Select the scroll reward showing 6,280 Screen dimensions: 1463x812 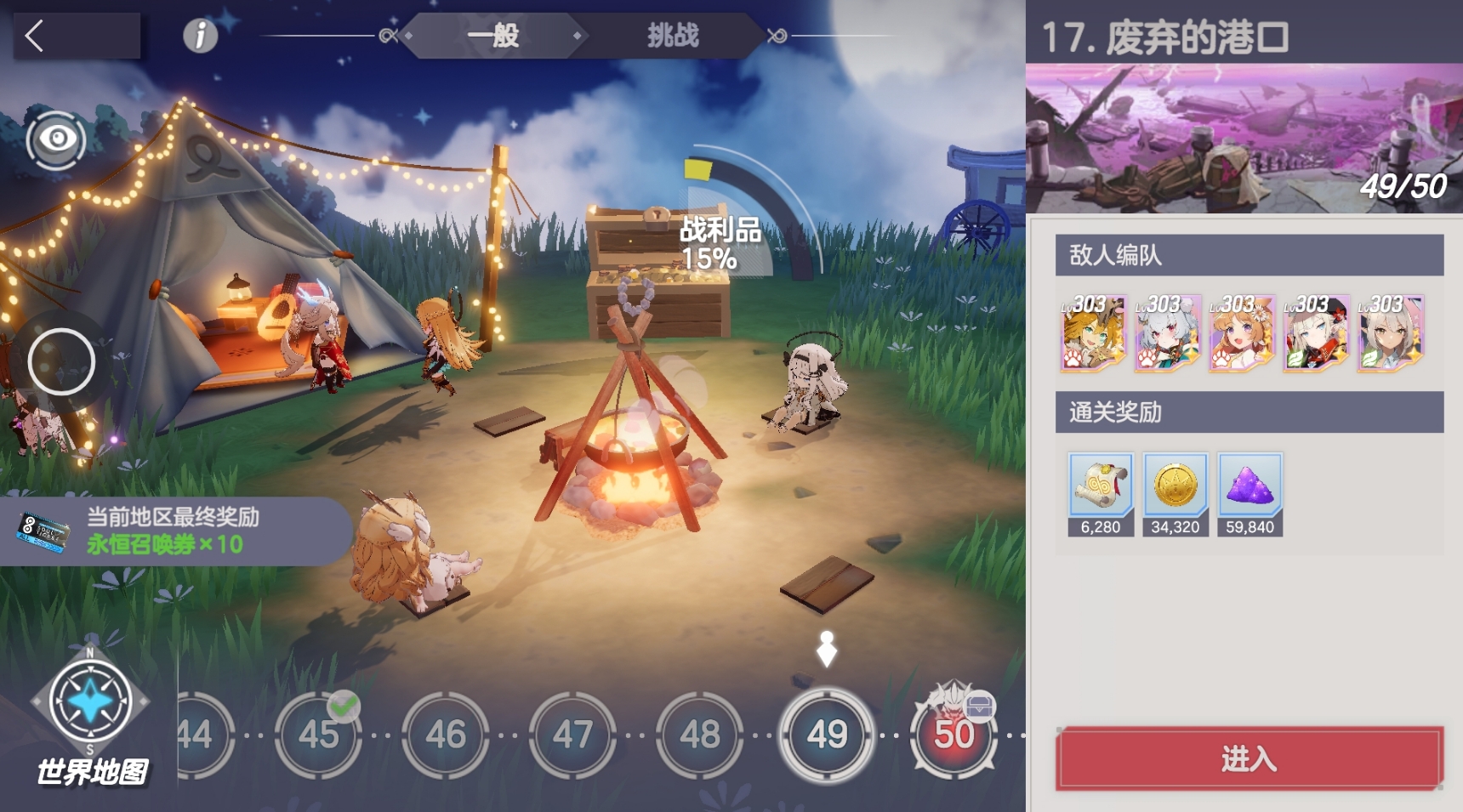pos(1099,486)
